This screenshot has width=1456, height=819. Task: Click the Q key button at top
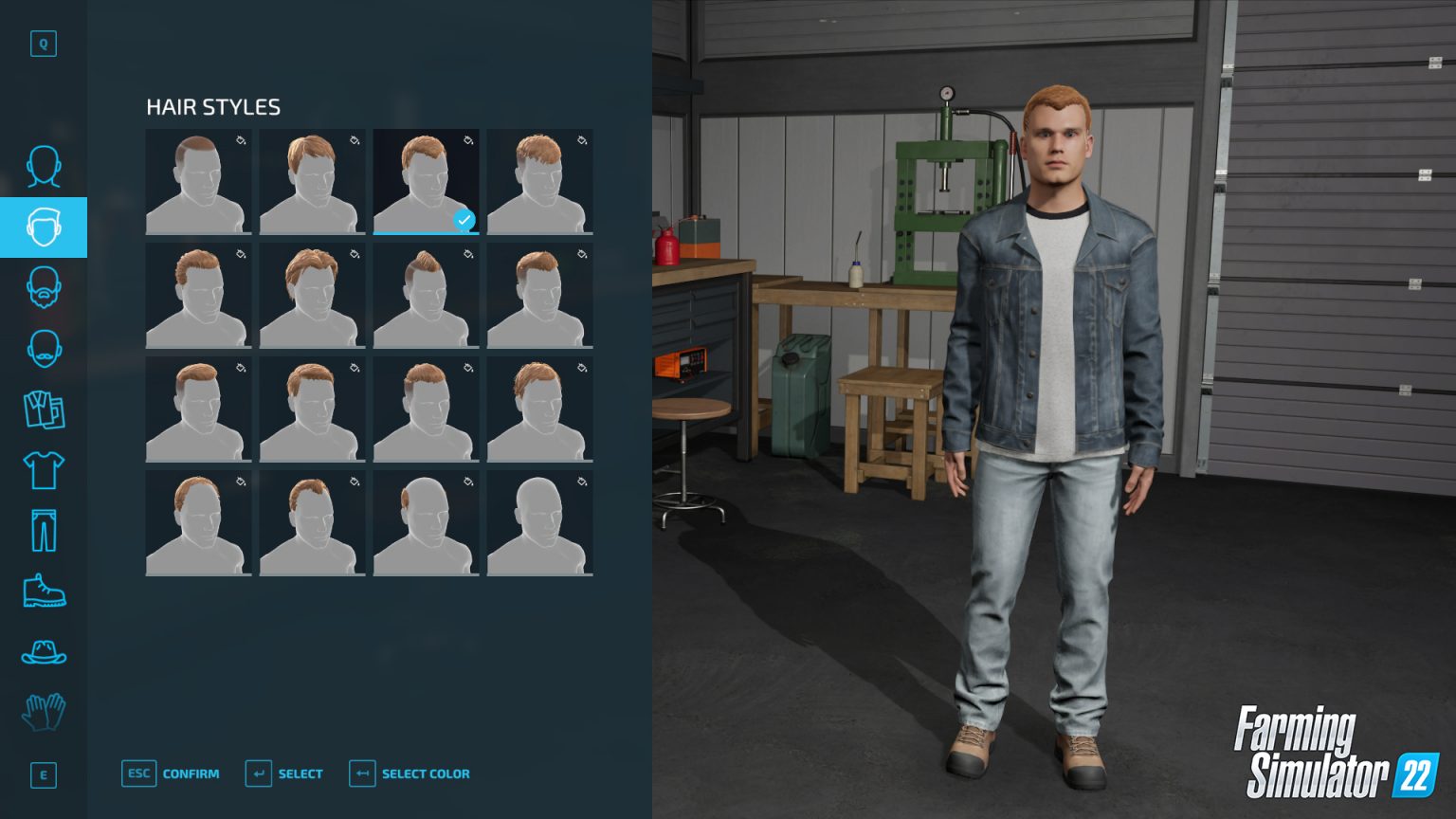coord(43,44)
